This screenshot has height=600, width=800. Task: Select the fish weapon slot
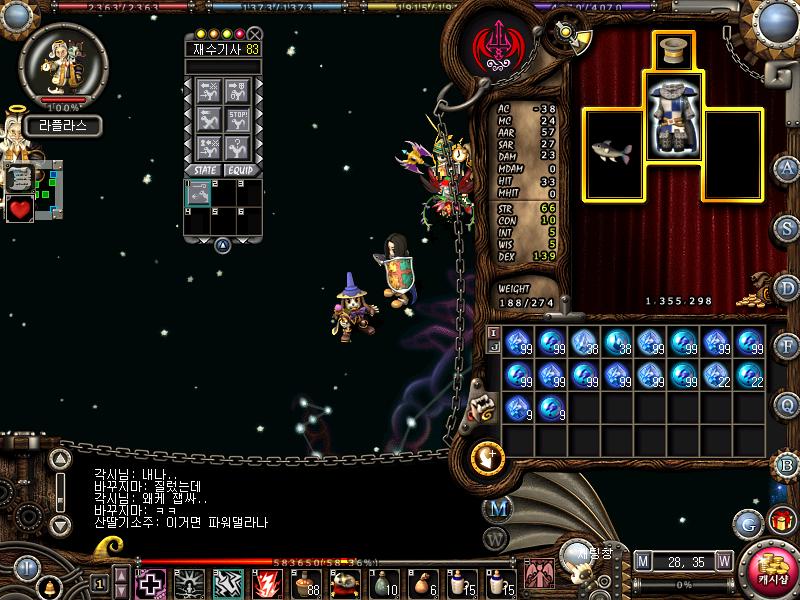(610, 153)
